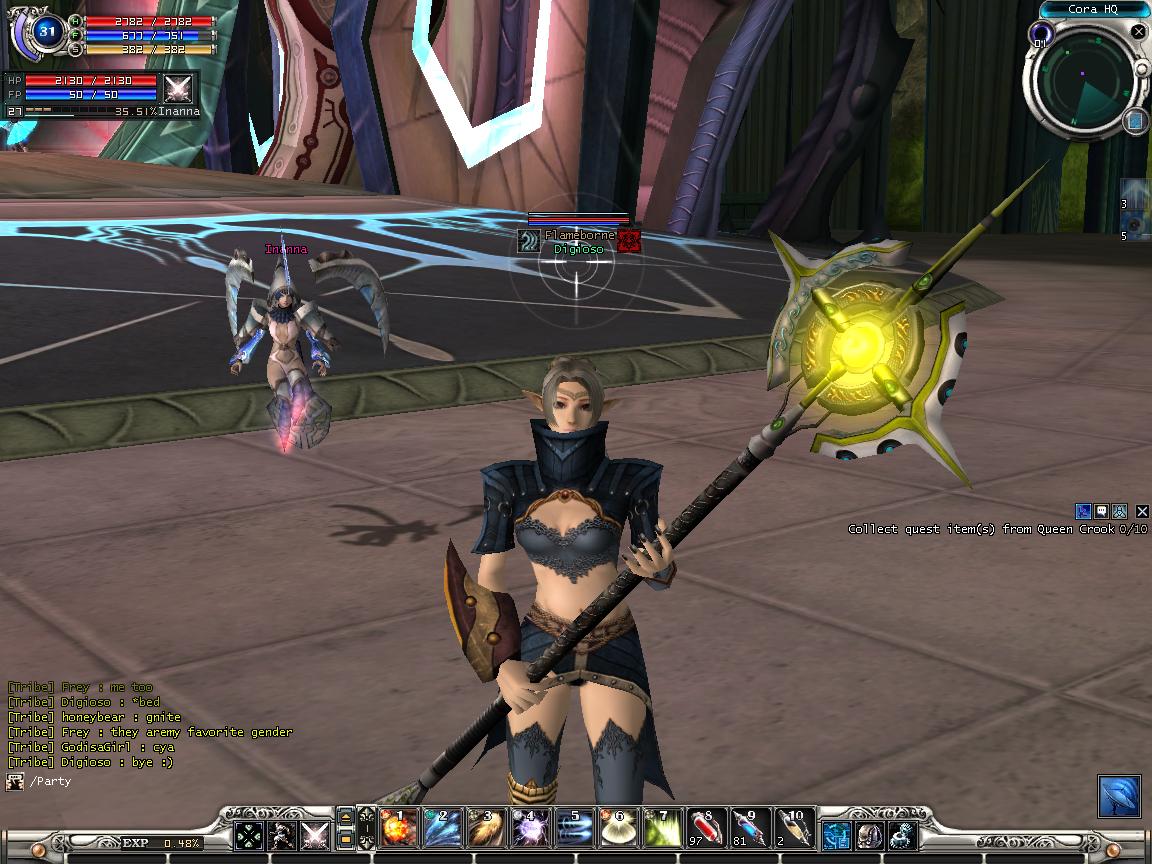This screenshot has width=1152, height=864.
Task: Close the Queen Crook quest tracker
Action: (1143, 511)
